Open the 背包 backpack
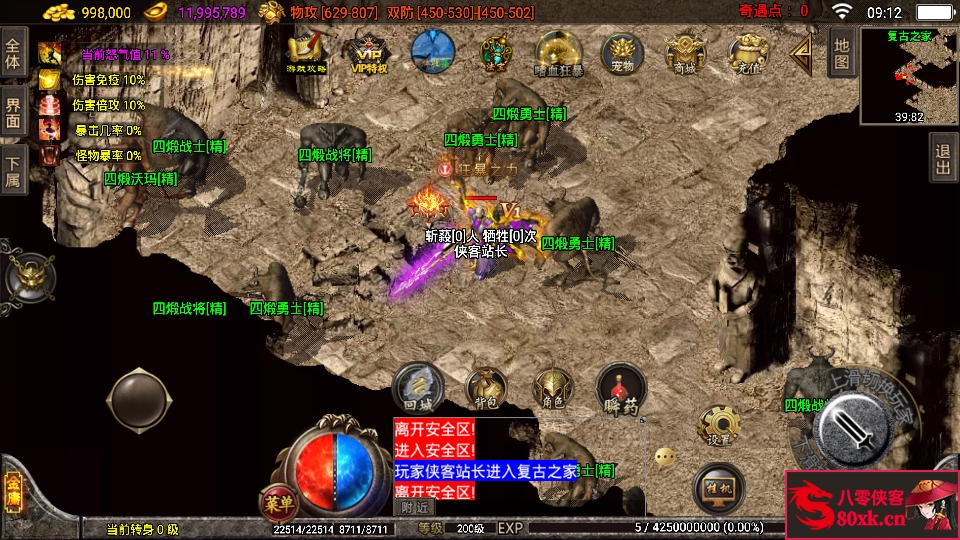Image resolution: width=960 pixels, height=540 pixels. point(485,390)
